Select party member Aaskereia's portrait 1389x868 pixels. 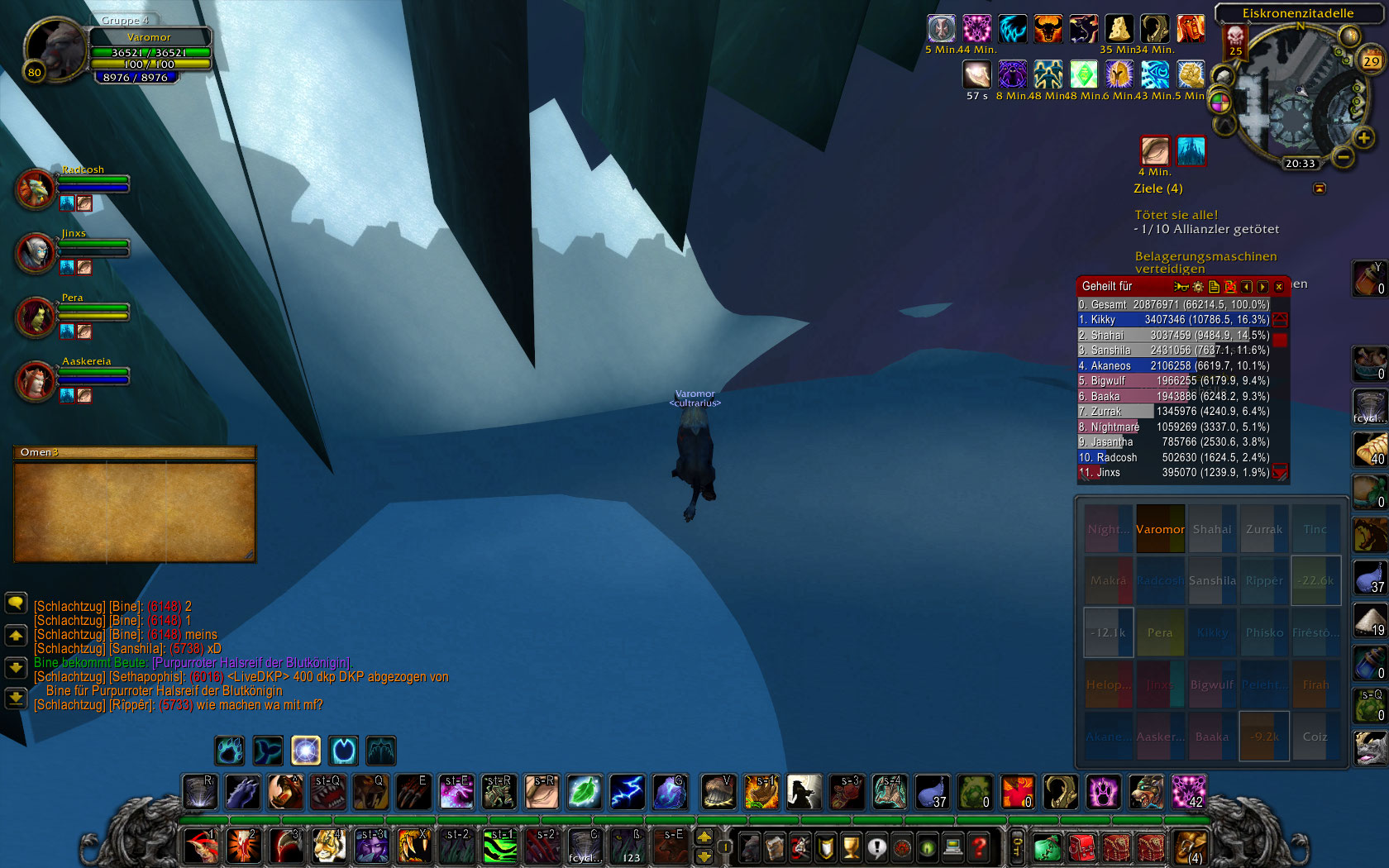pyautogui.click(x=36, y=380)
